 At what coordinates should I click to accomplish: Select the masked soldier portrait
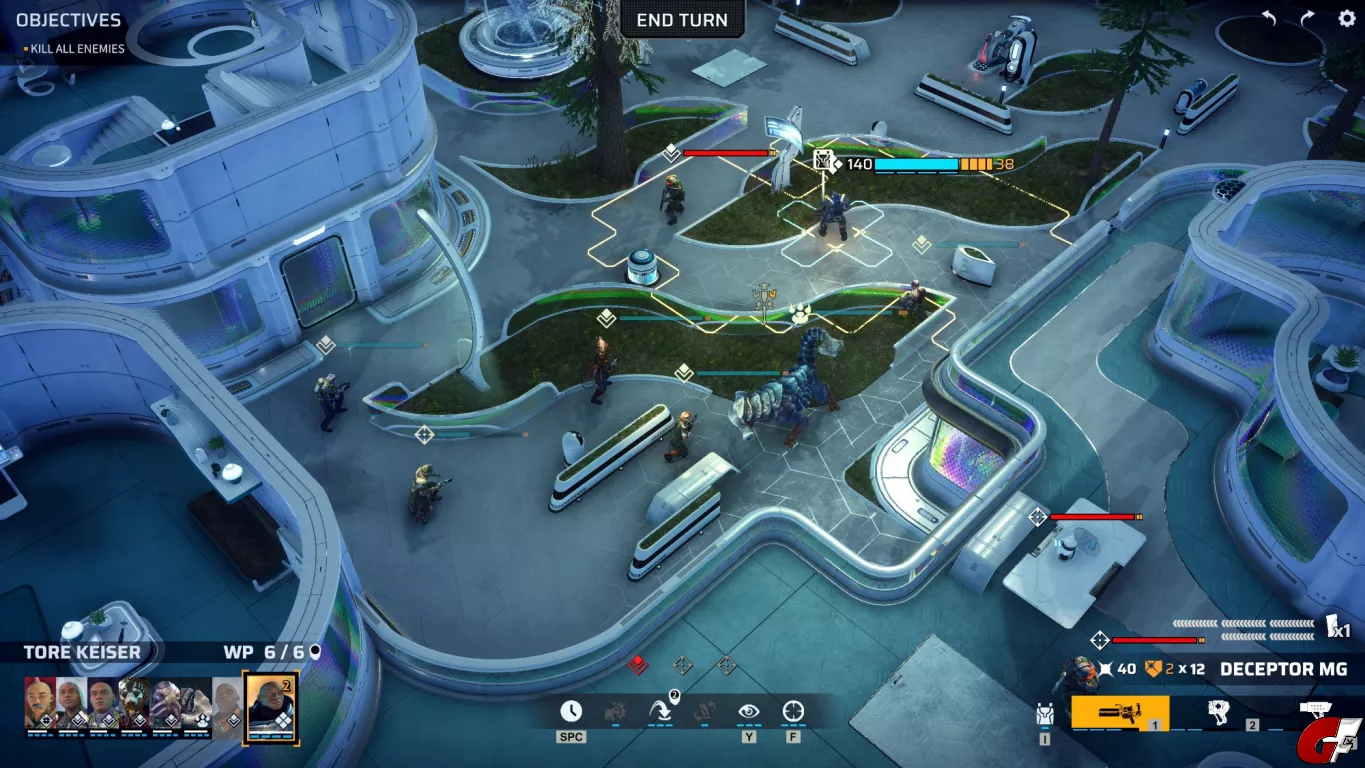(134, 705)
